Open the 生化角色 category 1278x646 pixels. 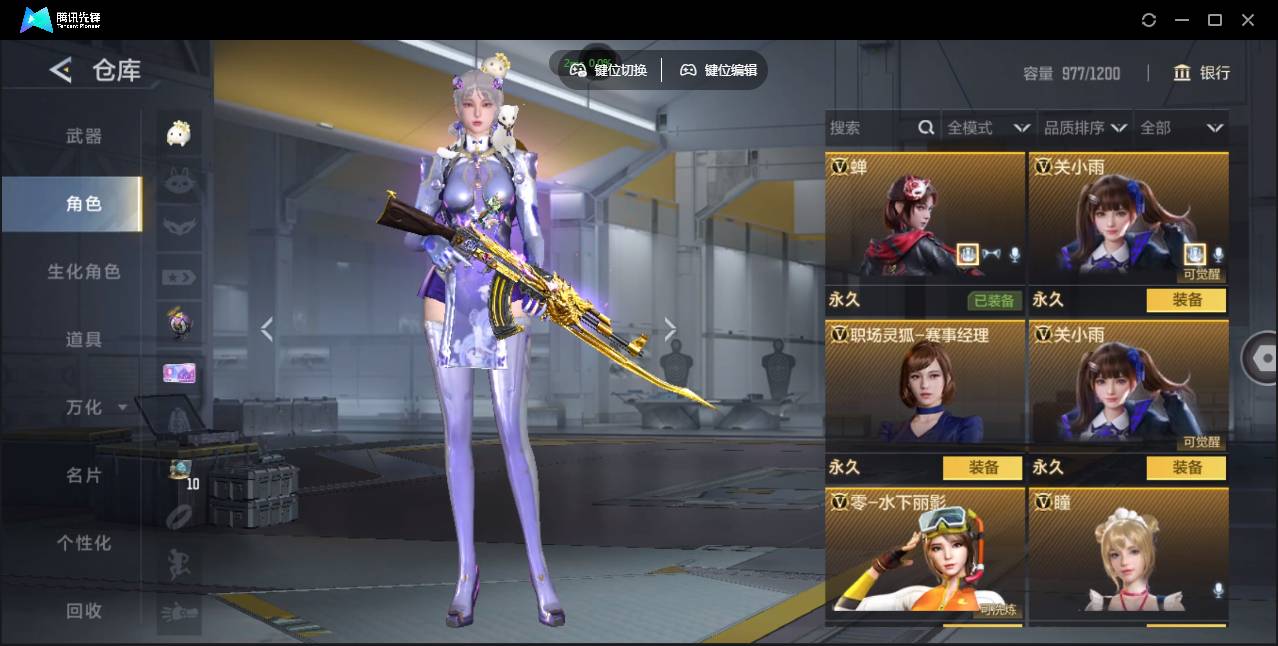pyautogui.click(x=84, y=272)
